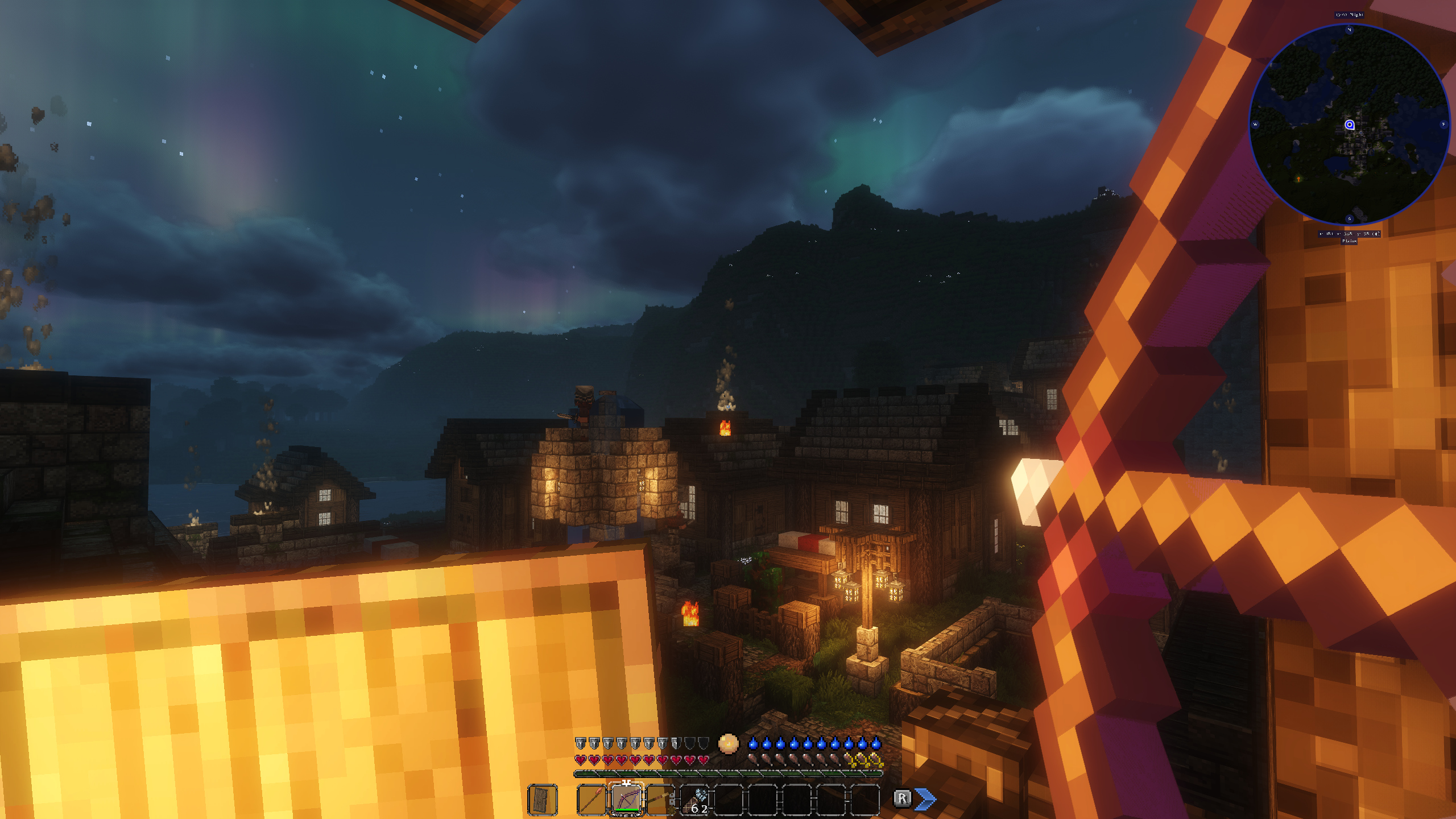
Task: Click the temperature orb above the hunger bar
Action: coord(729,744)
